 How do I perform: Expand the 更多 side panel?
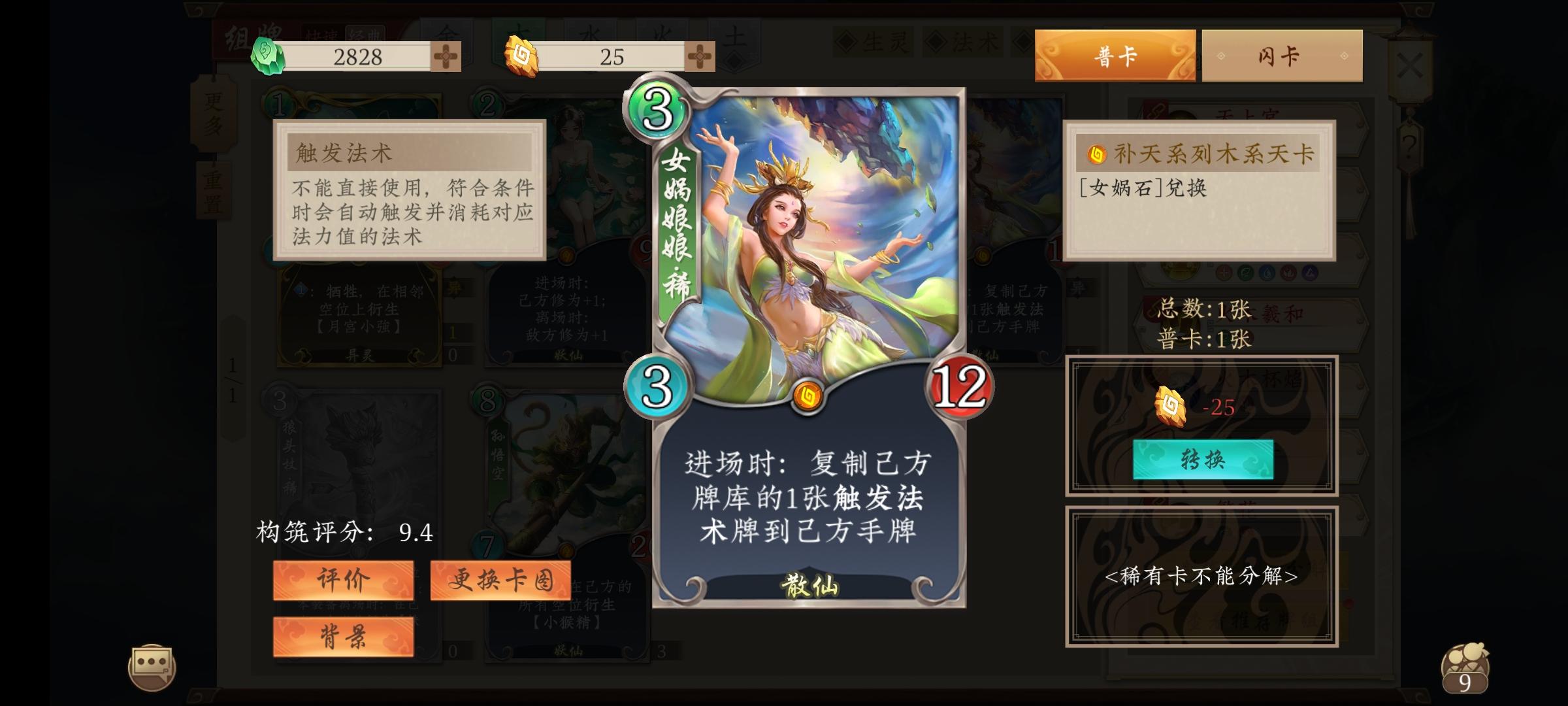tap(213, 115)
